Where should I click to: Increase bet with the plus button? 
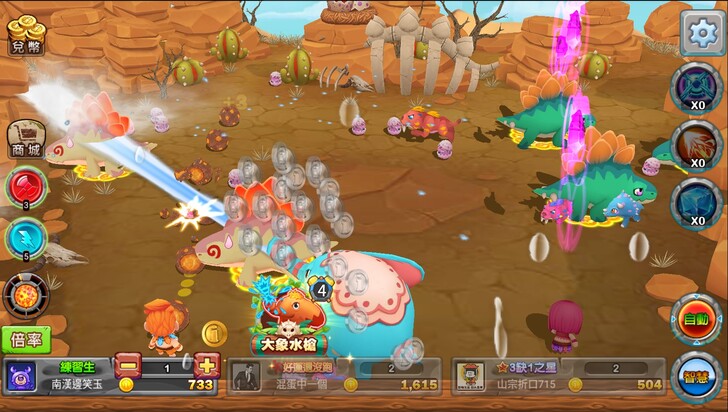206,365
